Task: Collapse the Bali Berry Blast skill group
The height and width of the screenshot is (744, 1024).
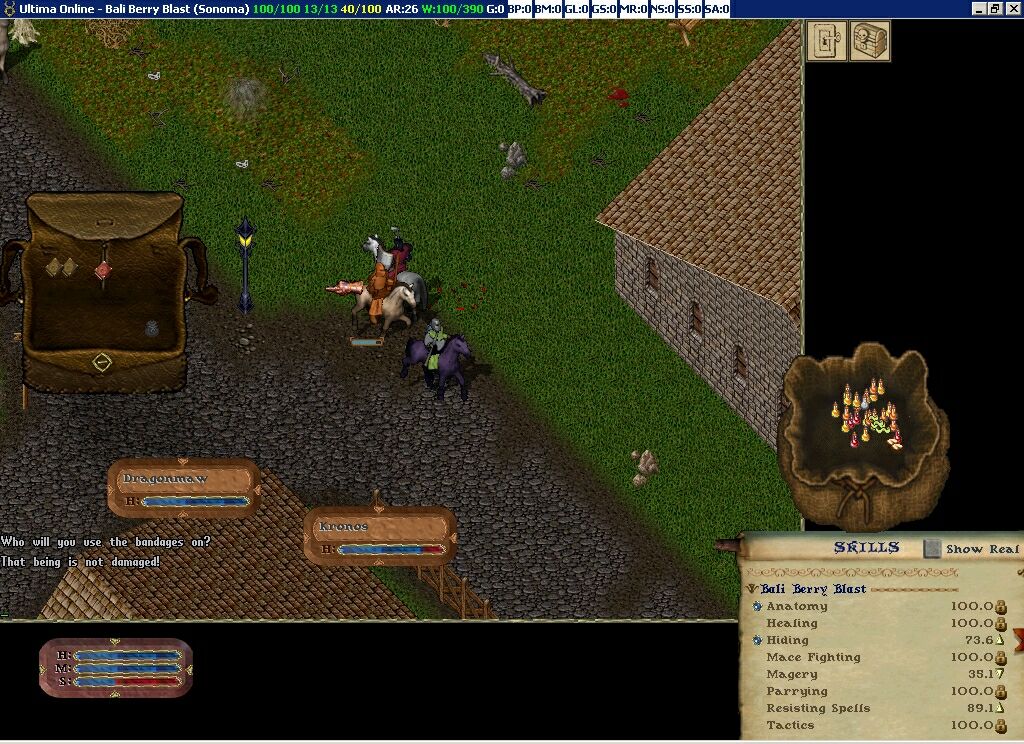Action: click(x=752, y=589)
